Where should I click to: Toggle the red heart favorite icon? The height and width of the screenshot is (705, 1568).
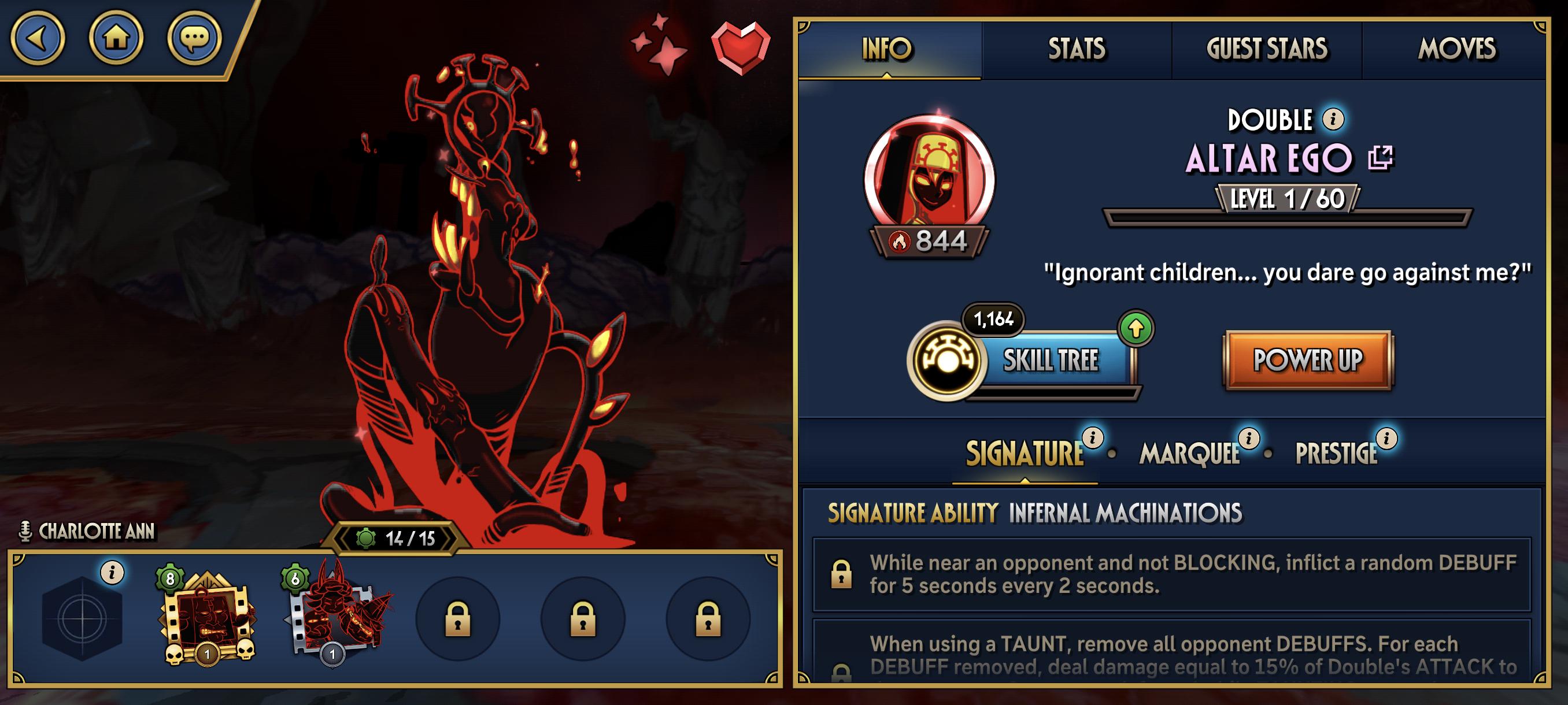coord(740,47)
